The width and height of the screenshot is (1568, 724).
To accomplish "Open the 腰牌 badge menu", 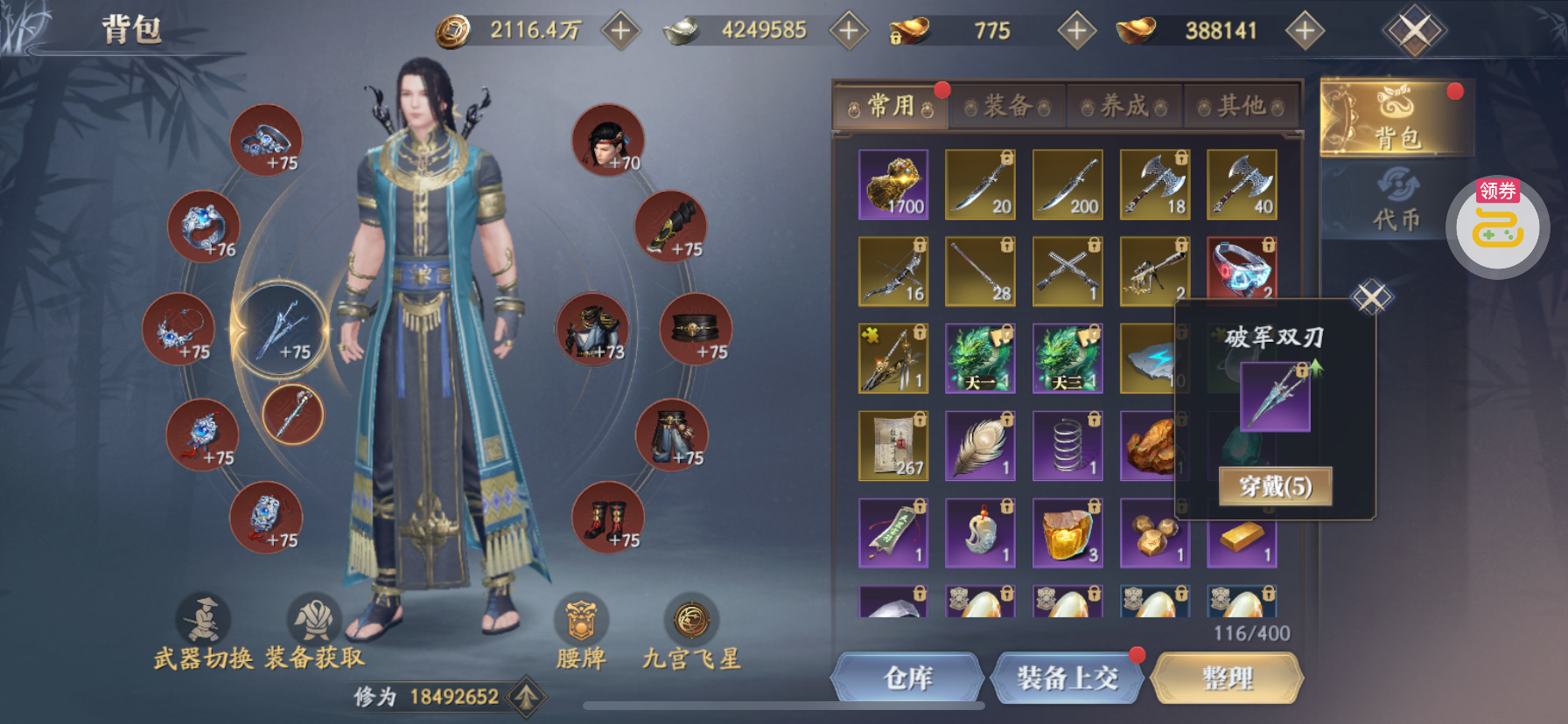I will point(581,630).
